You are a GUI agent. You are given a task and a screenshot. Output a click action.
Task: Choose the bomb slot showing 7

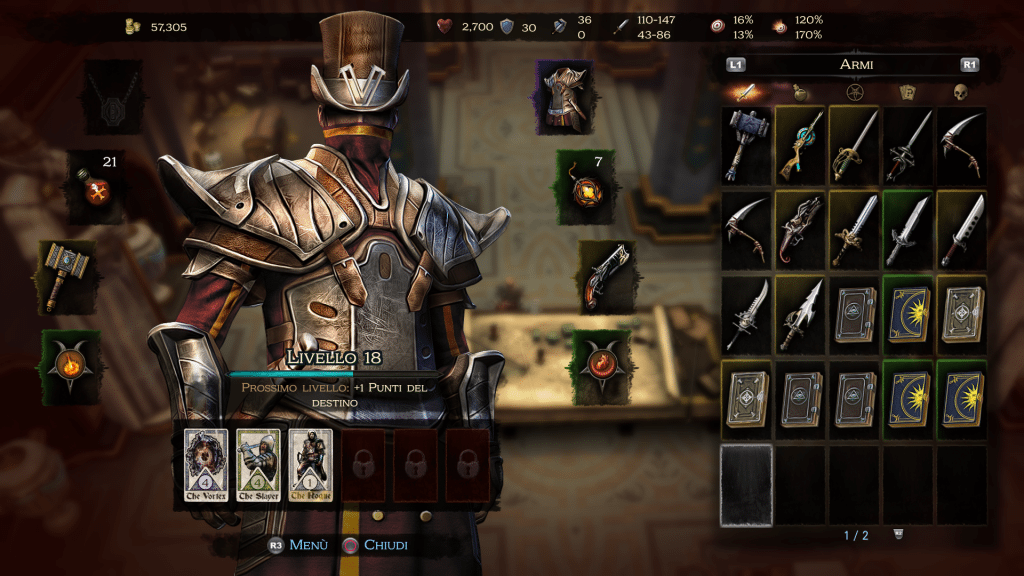tap(585, 187)
